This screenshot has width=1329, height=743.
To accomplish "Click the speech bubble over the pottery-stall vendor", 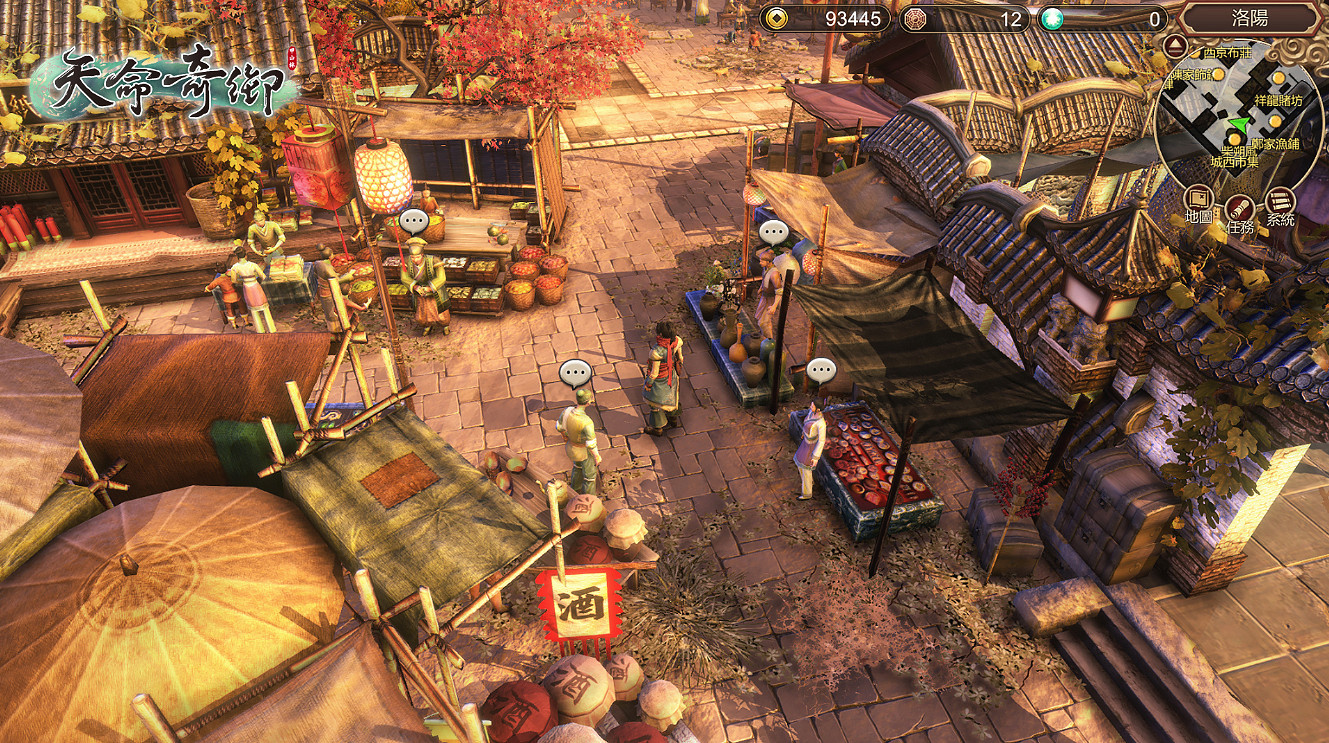I will pyautogui.click(x=773, y=233).
